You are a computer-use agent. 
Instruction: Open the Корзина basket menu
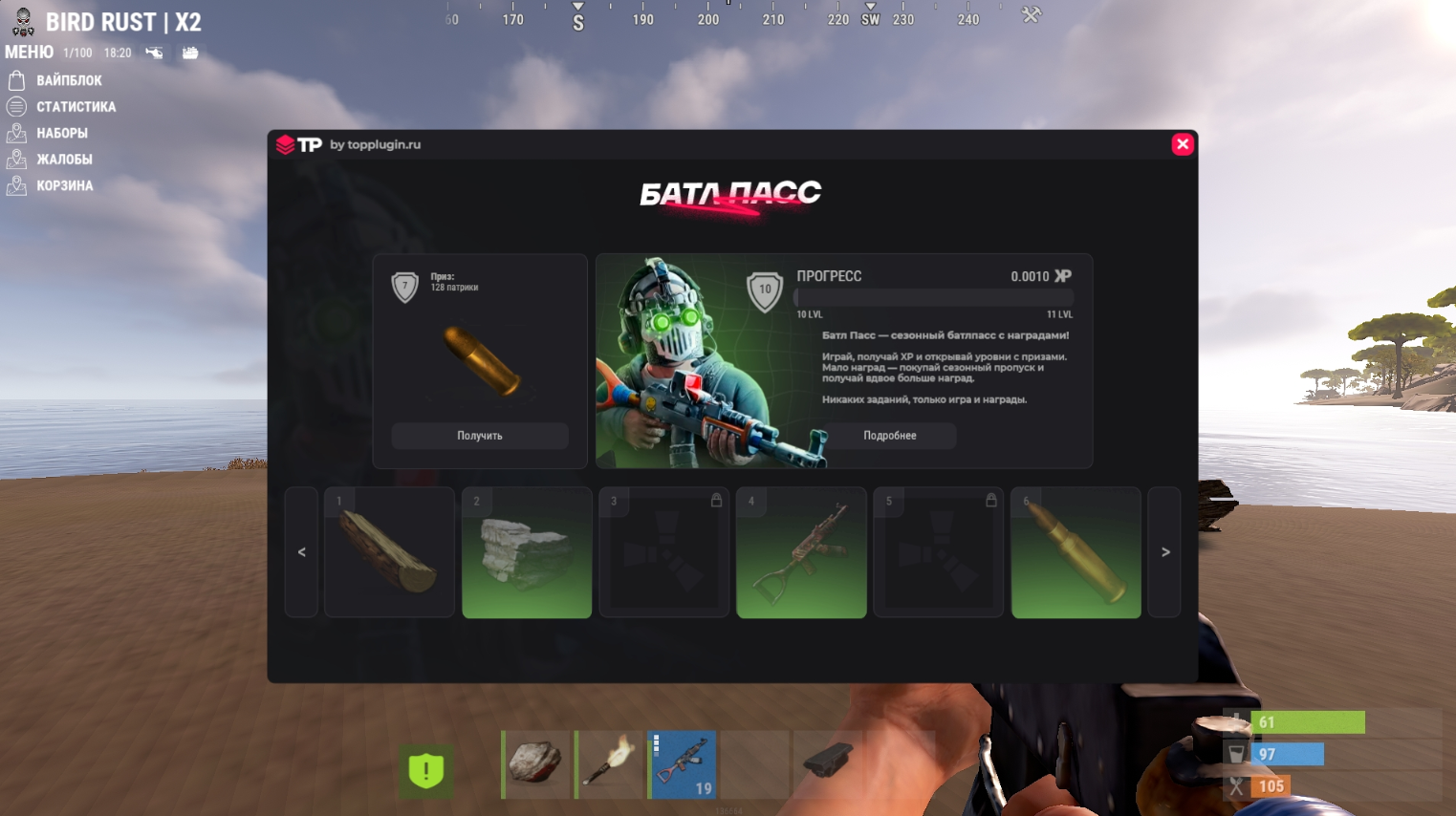point(64,185)
